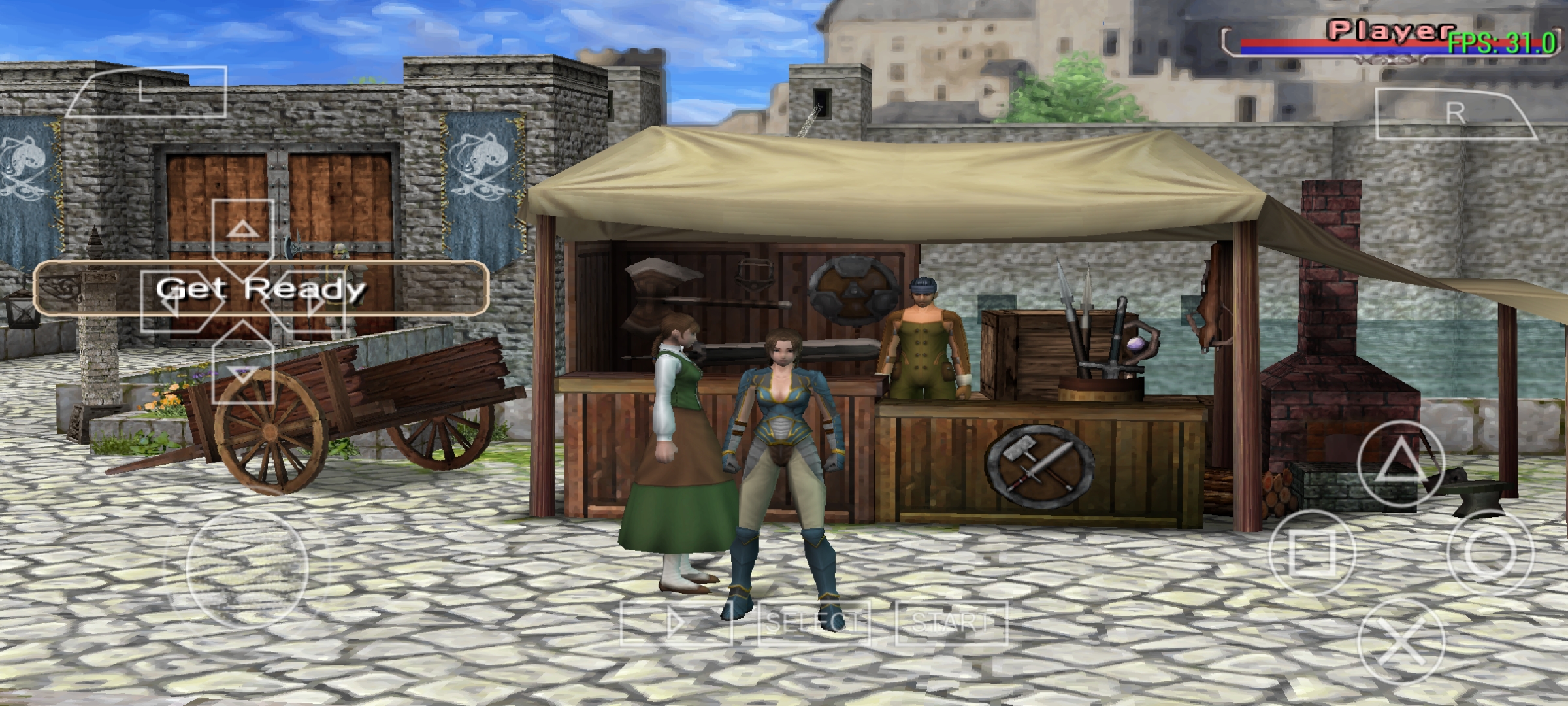Tap the on-screen START button
Screen dimensions: 1568x706
[951, 623]
